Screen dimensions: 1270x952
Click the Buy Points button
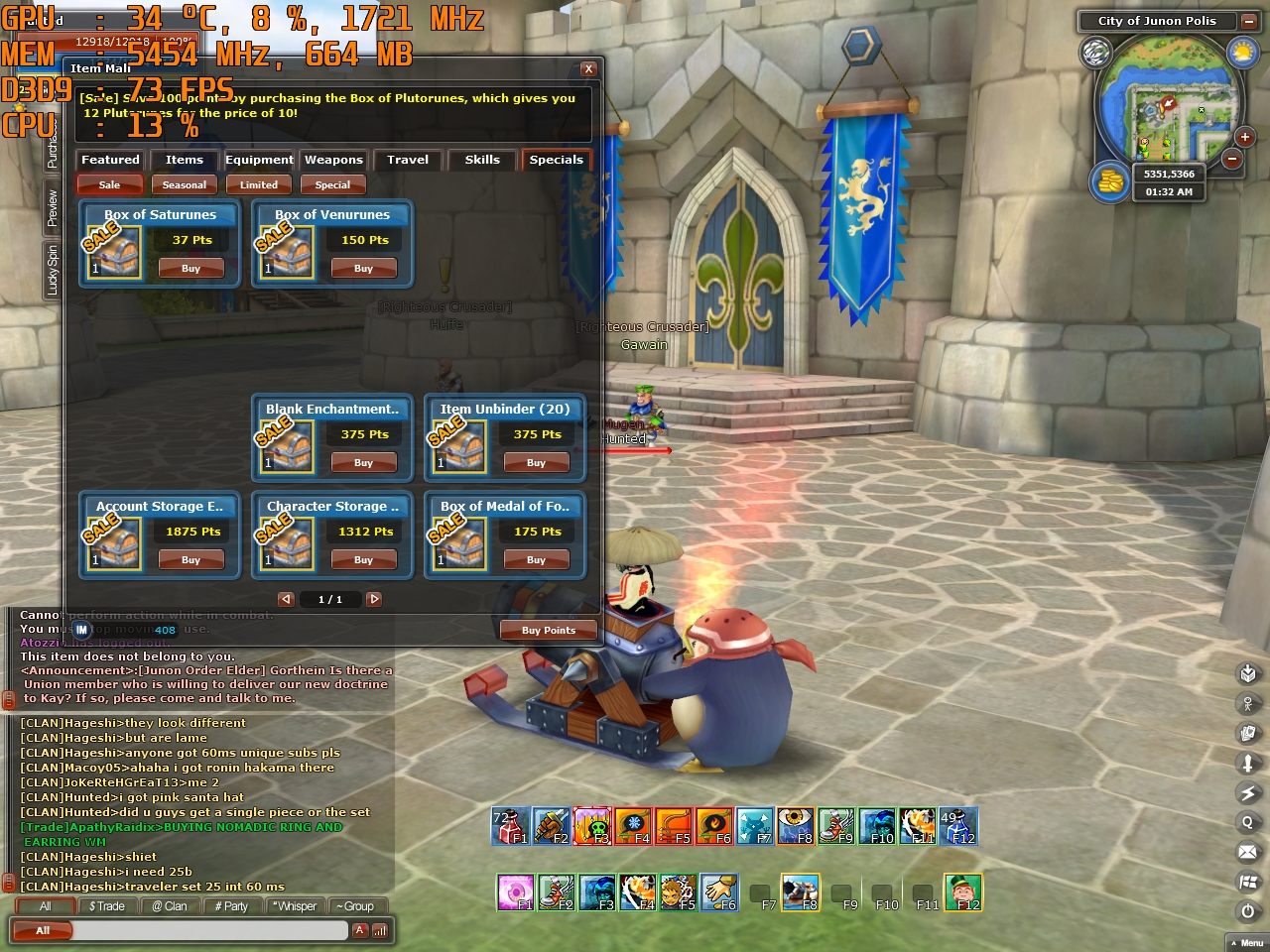pyautogui.click(x=549, y=630)
